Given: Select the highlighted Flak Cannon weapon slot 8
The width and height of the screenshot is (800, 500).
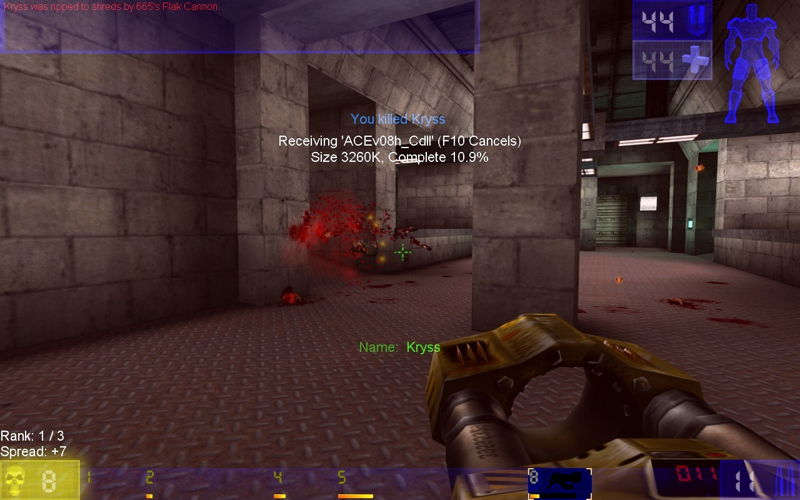Looking at the screenshot, I should [559, 482].
